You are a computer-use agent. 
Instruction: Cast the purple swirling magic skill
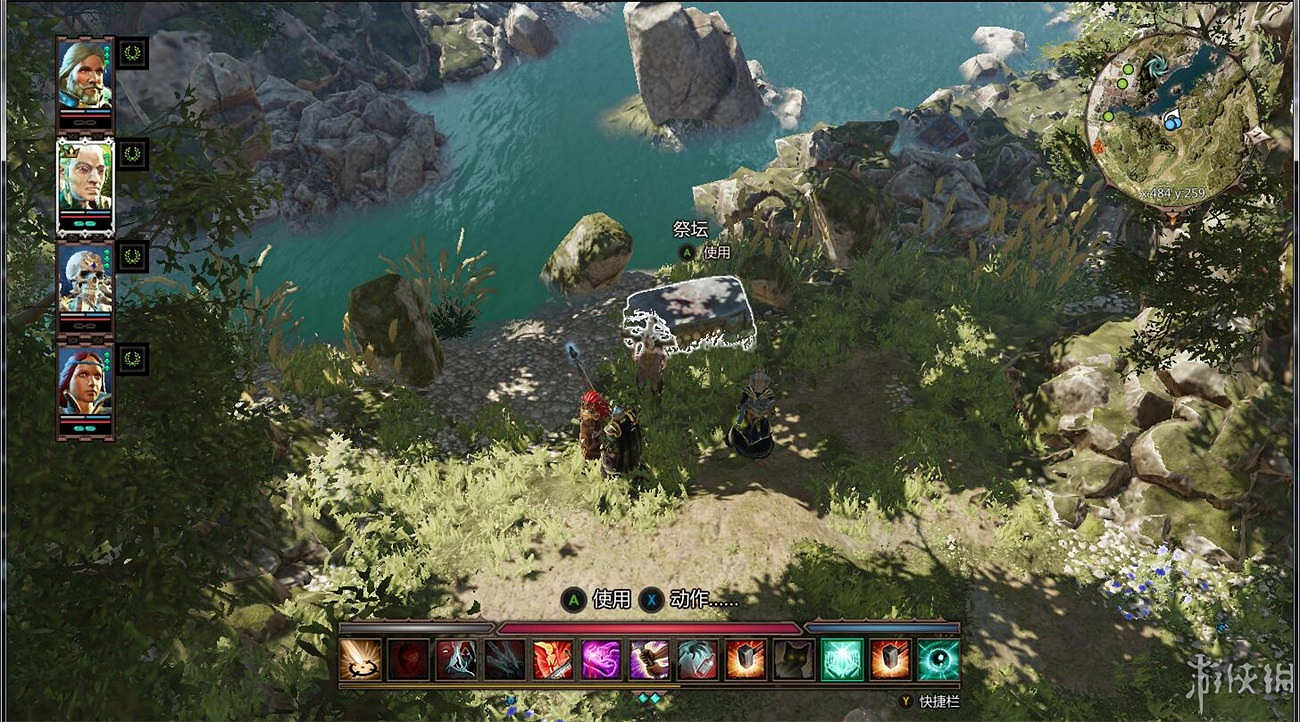coord(601,660)
